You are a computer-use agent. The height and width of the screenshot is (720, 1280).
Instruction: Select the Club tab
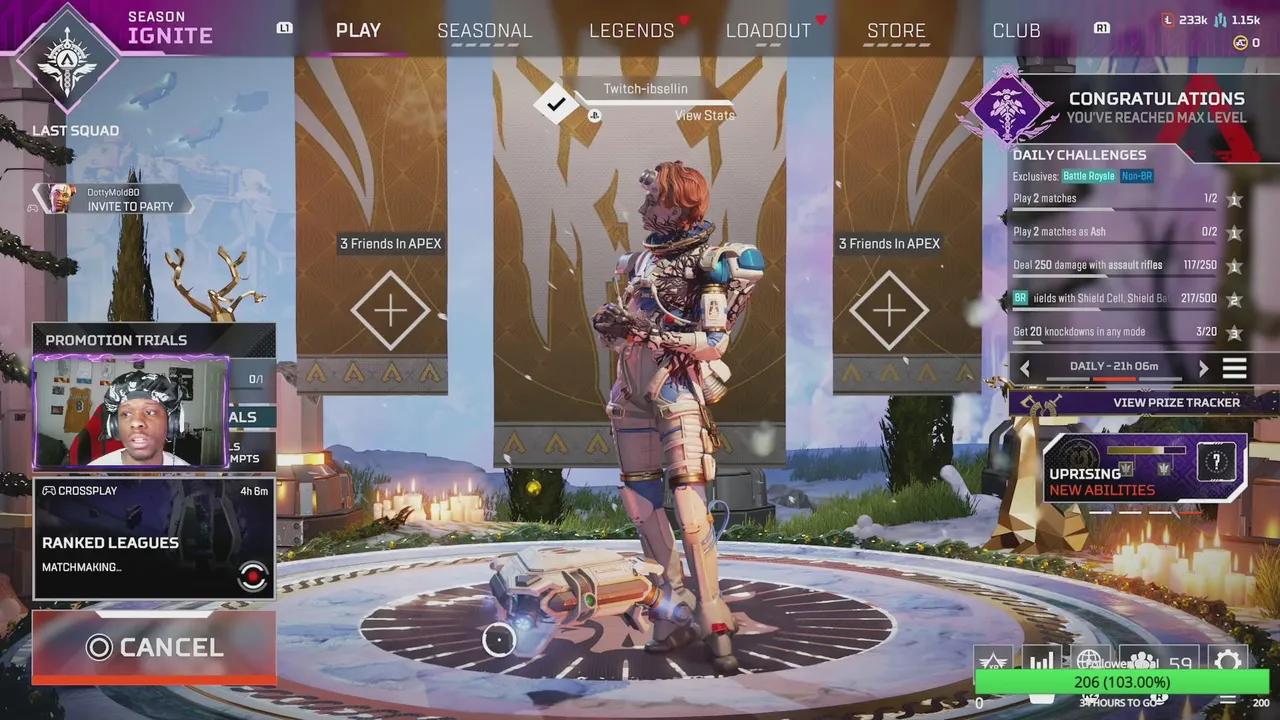click(x=1016, y=30)
